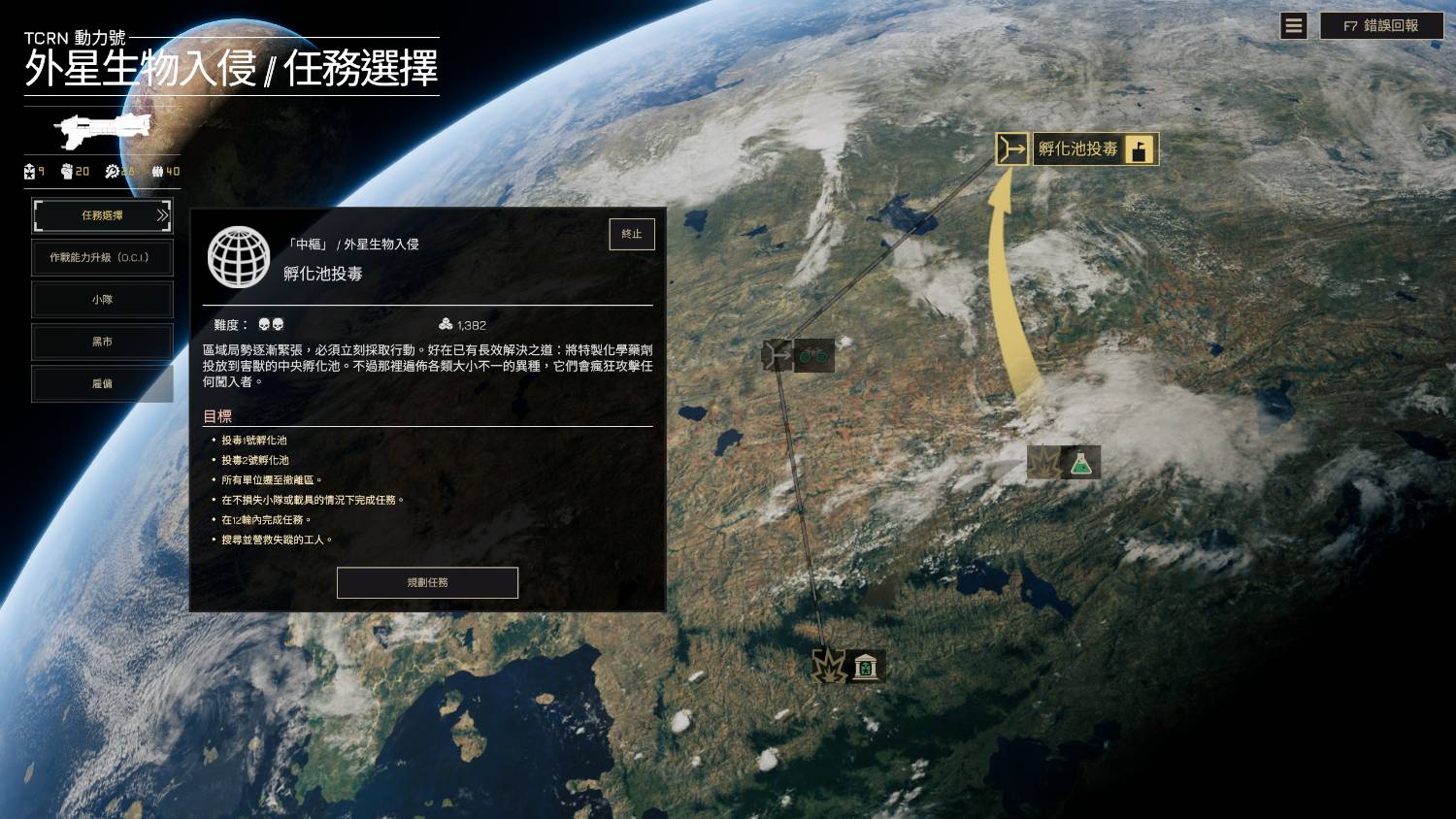1456x819 pixels.
Task: Select the 孵化池投毒 mission marker on map
Action: point(1077,149)
